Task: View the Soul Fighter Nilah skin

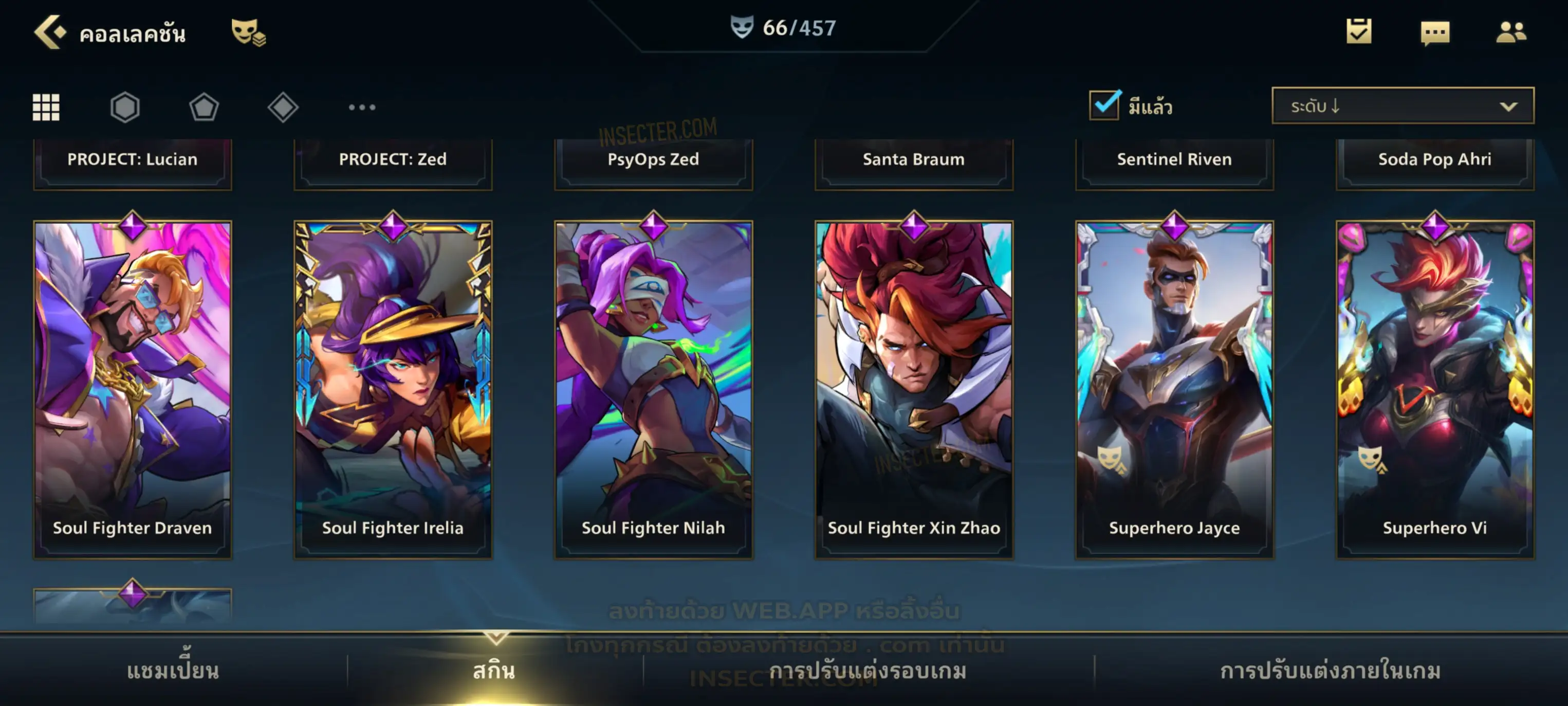Action: [x=653, y=390]
